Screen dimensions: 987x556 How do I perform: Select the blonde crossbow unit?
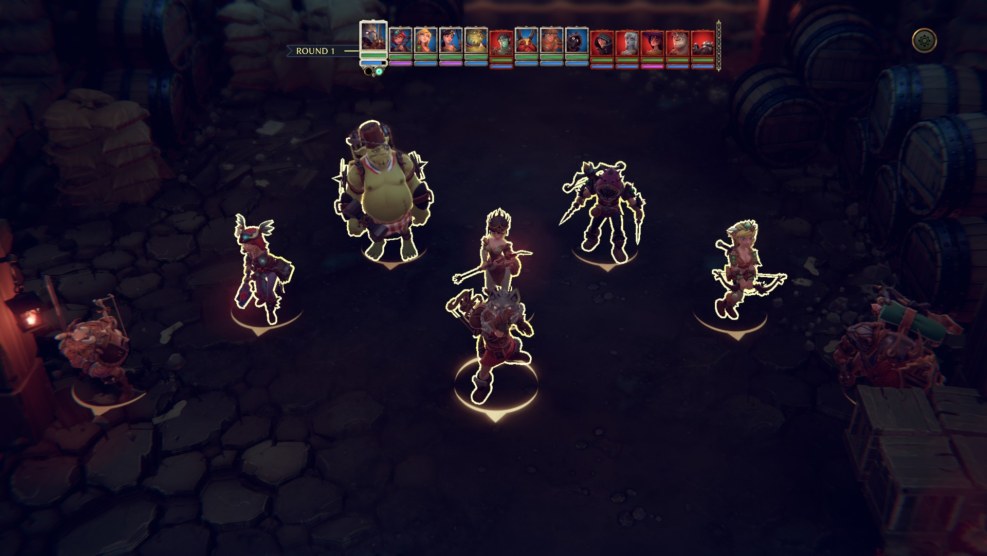742,270
